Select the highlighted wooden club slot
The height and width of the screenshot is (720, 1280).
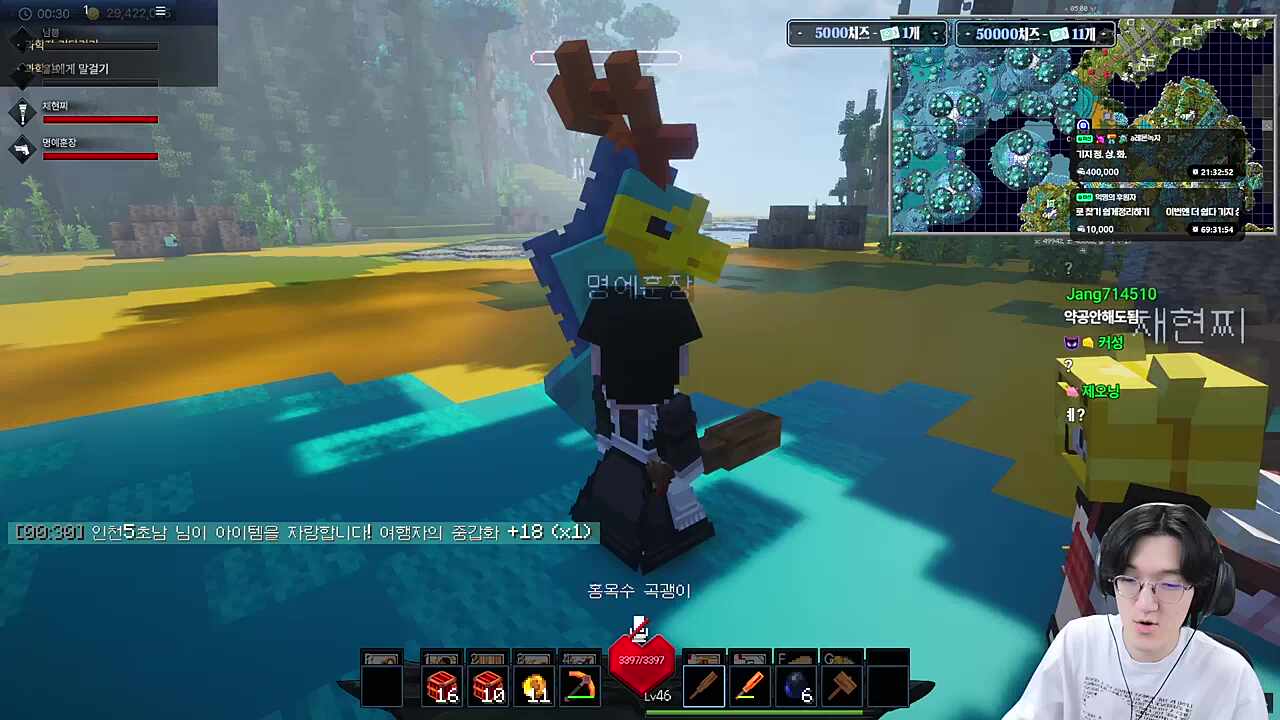(704, 687)
